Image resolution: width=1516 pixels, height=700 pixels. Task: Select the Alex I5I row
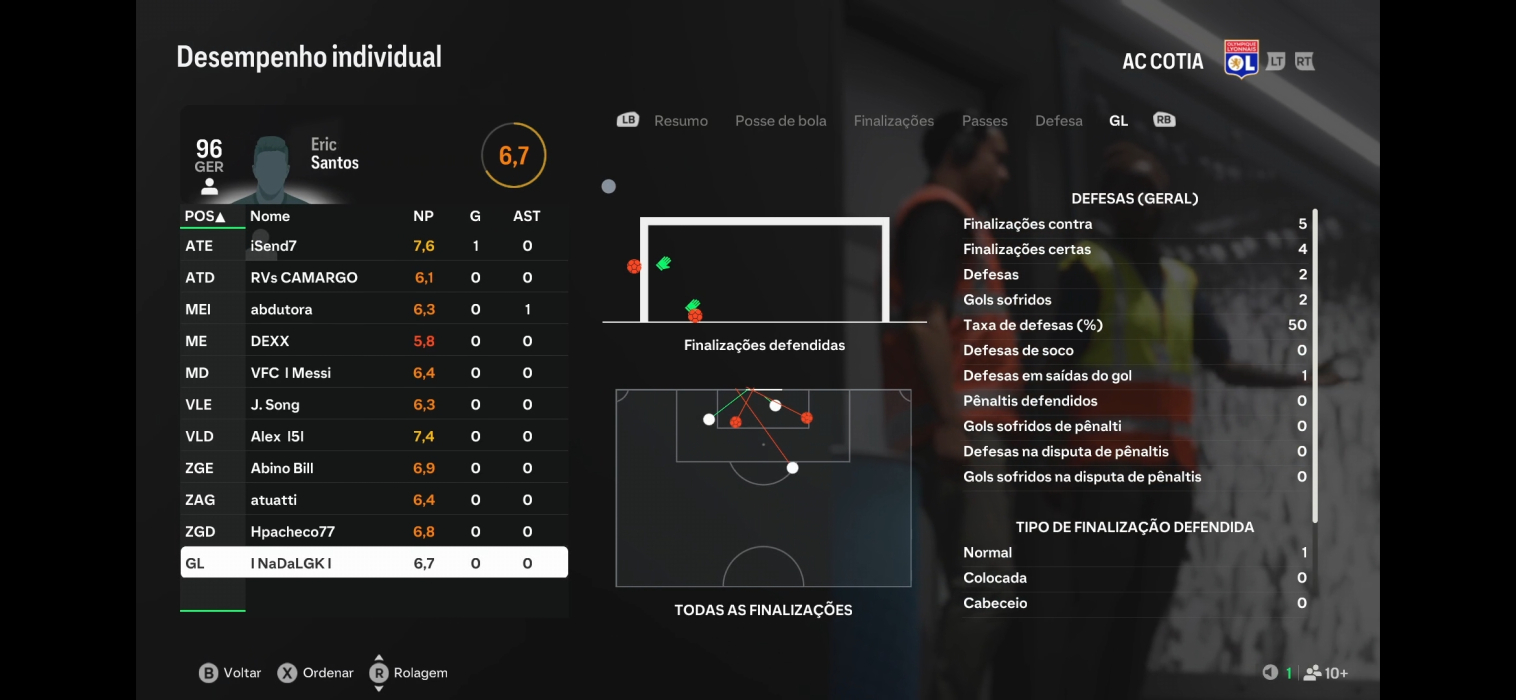373,437
